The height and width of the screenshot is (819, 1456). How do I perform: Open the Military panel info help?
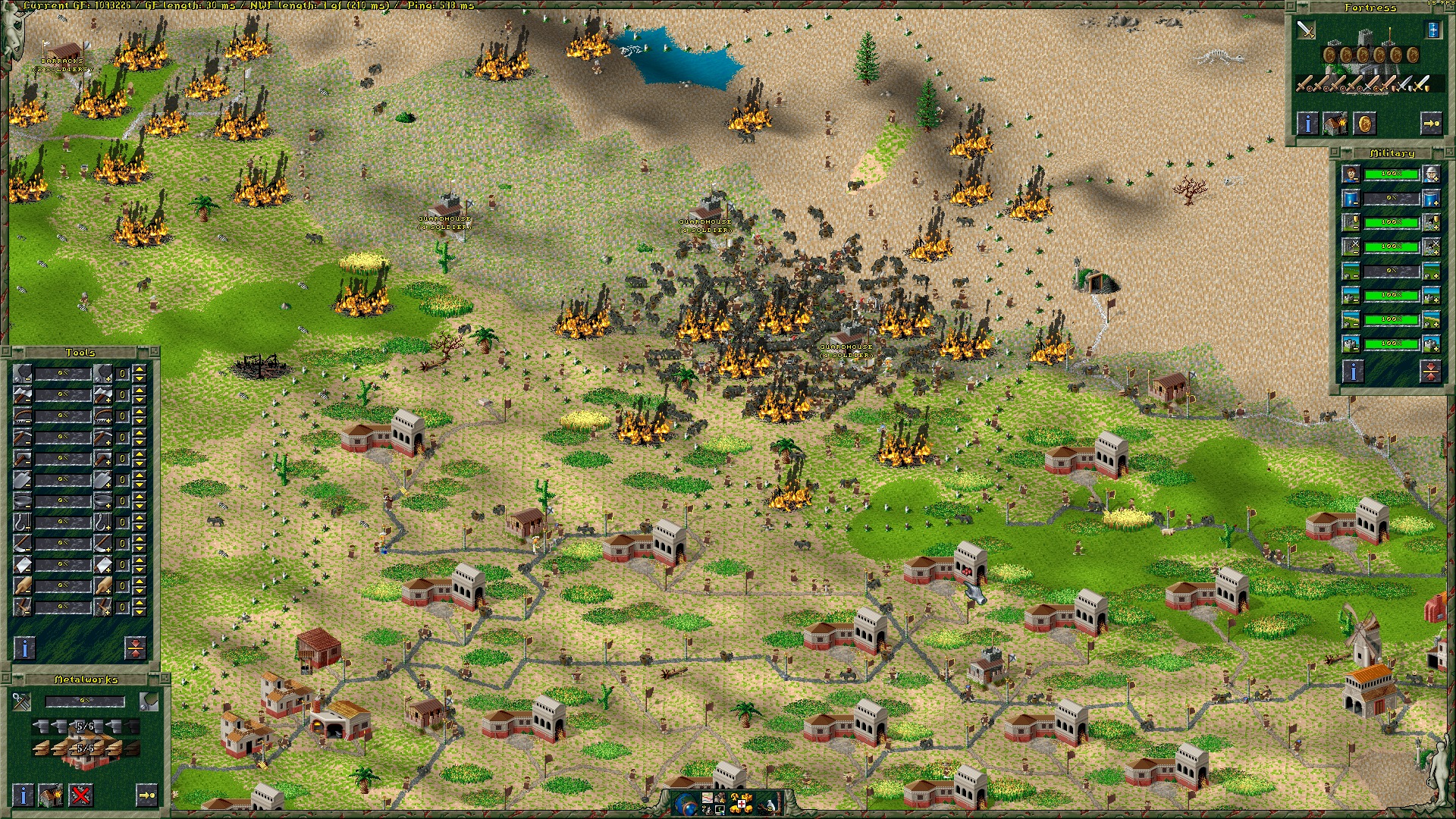pos(1353,371)
